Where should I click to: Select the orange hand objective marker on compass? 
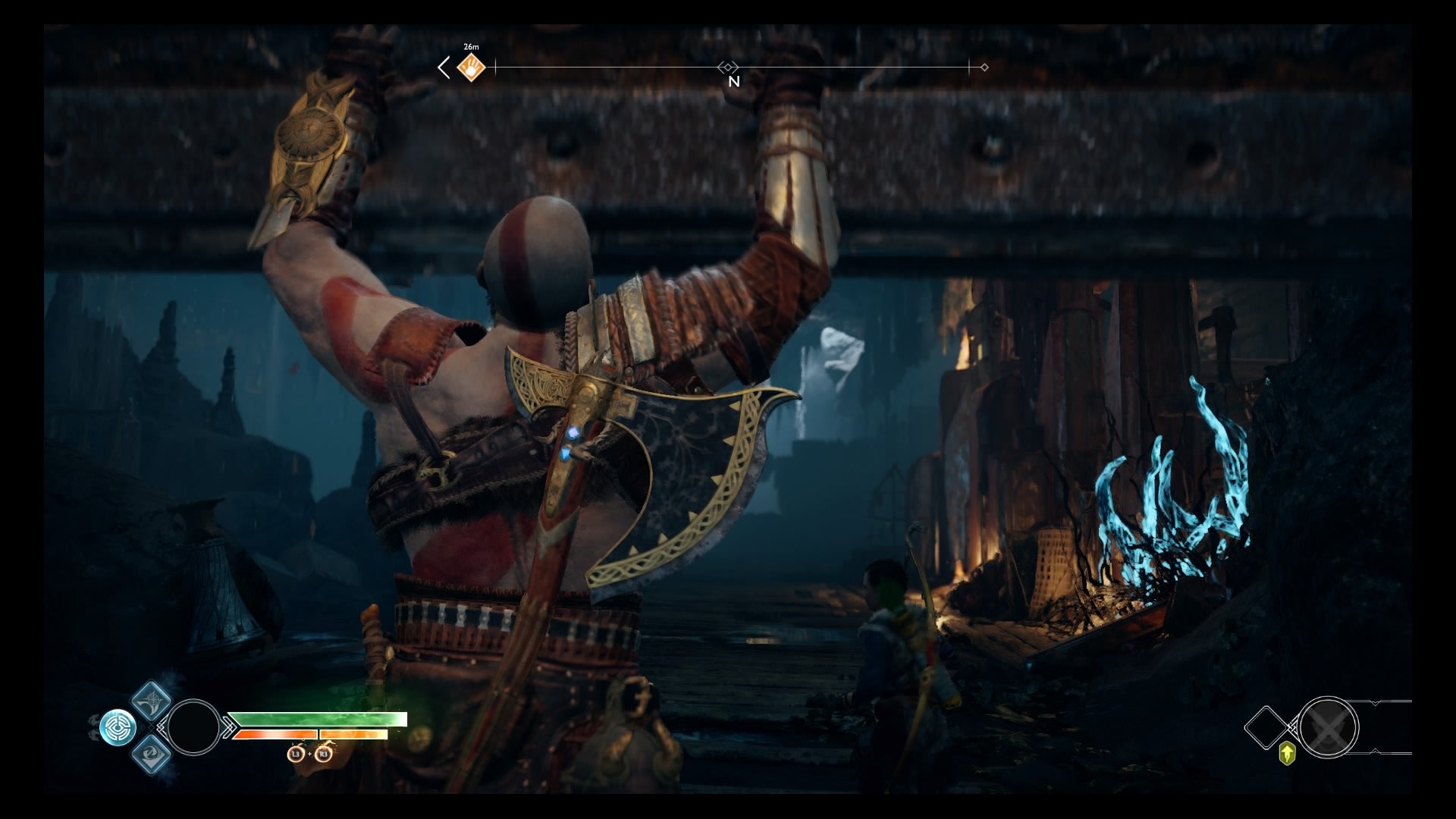(471, 67)
